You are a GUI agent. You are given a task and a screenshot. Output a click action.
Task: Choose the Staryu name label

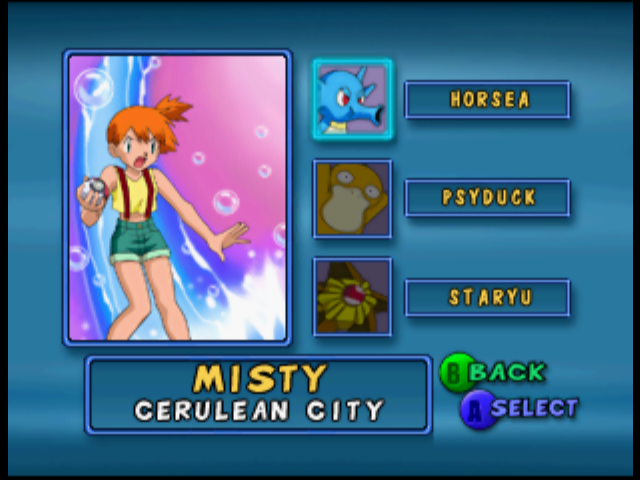point(487,298)
